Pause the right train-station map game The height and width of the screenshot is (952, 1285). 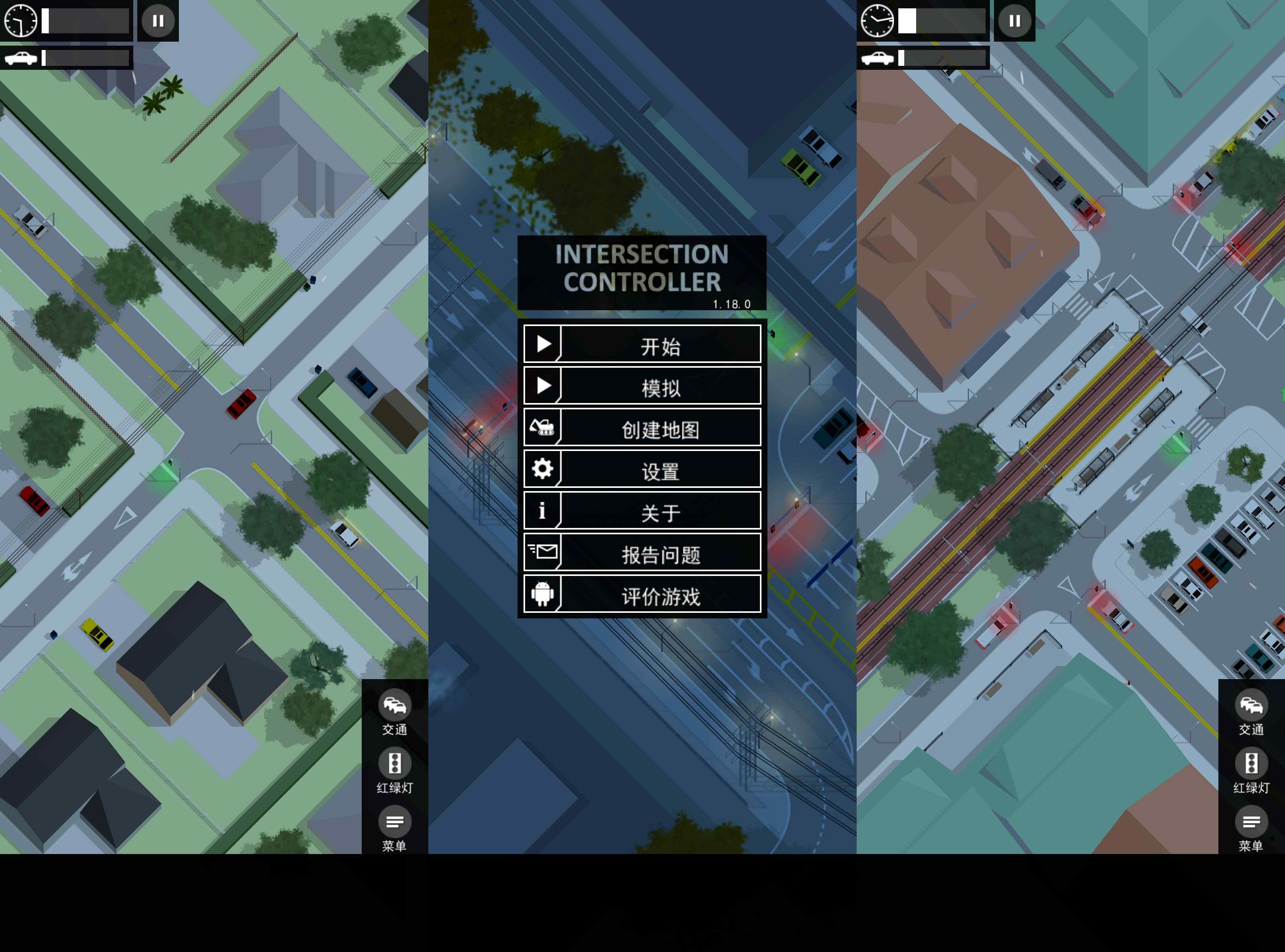pos(1014,21)
